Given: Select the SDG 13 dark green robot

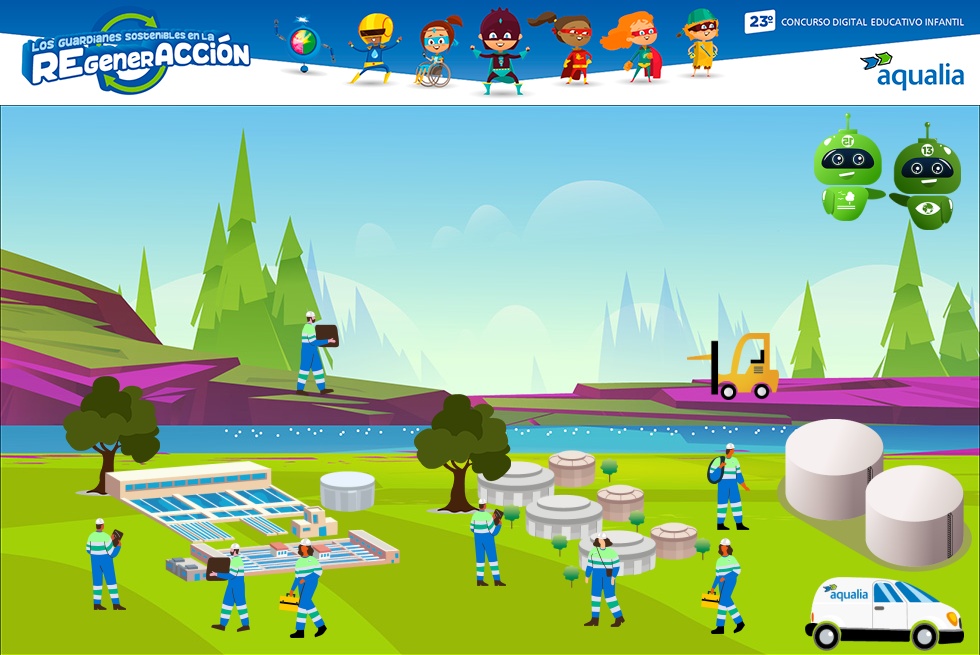Looking at the screenshot, I should (x=926, y=177).
